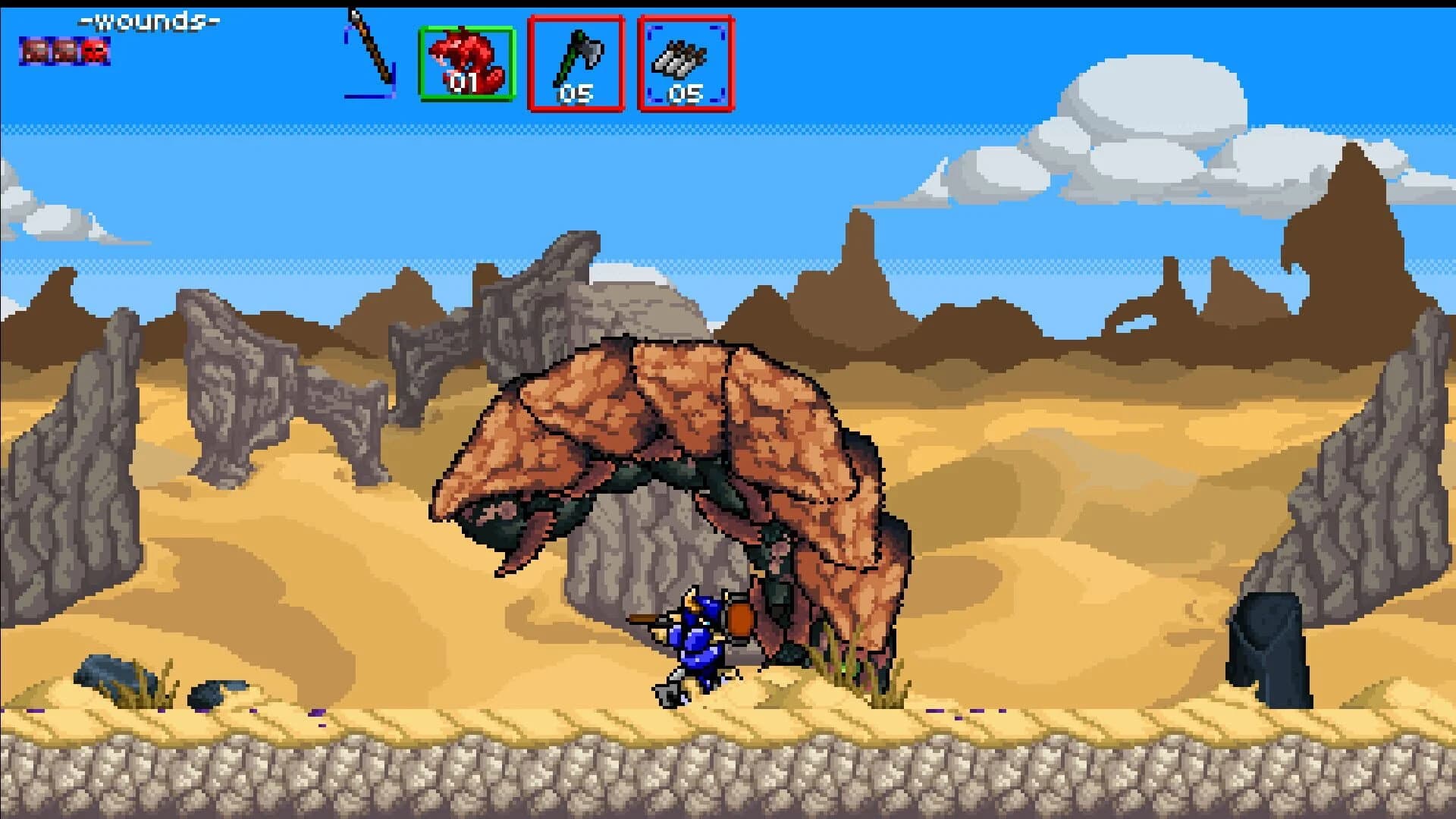Click the -wounds- header label

(x=149, y=20)
